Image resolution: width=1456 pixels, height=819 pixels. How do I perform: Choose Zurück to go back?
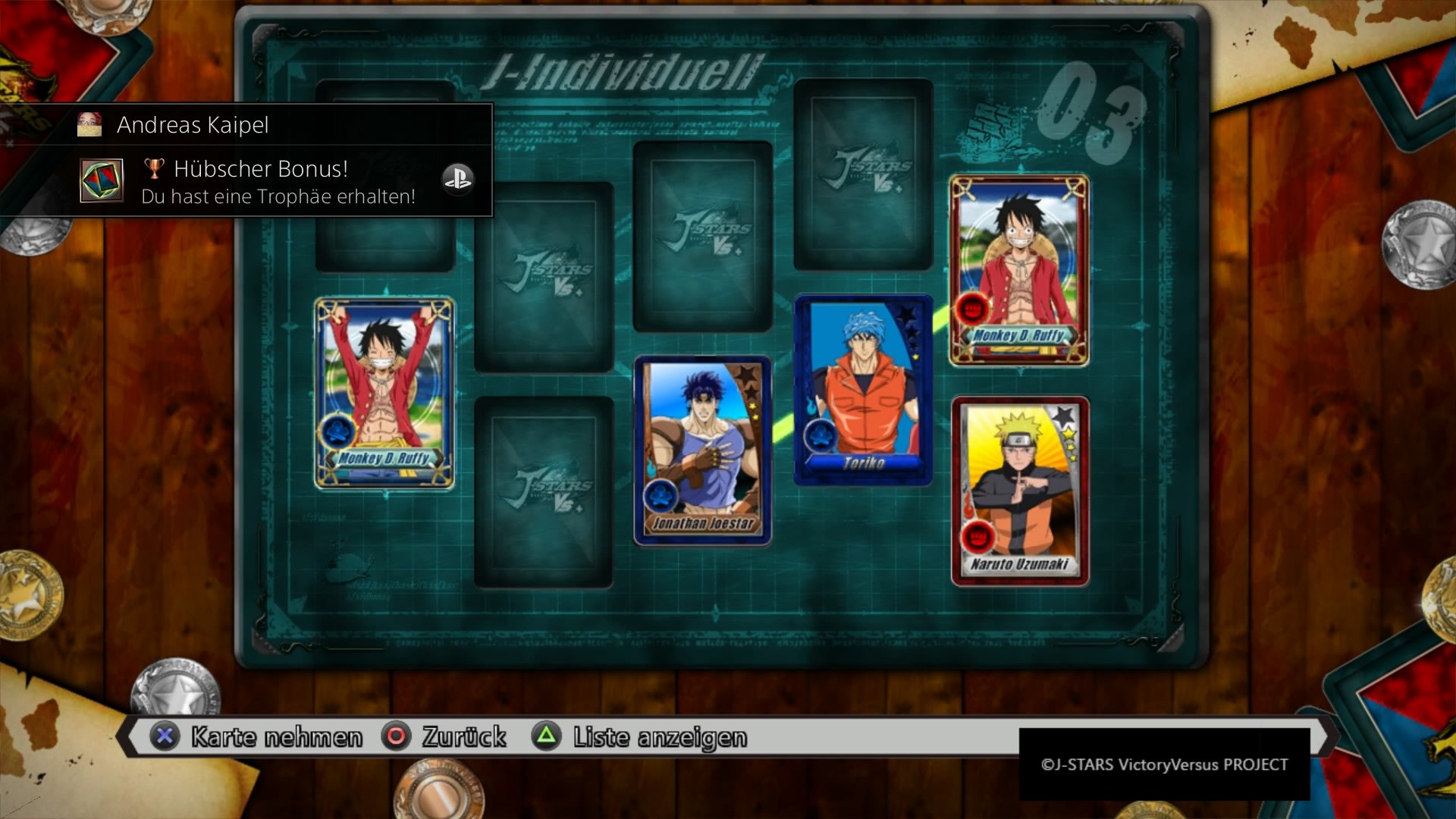463,736
